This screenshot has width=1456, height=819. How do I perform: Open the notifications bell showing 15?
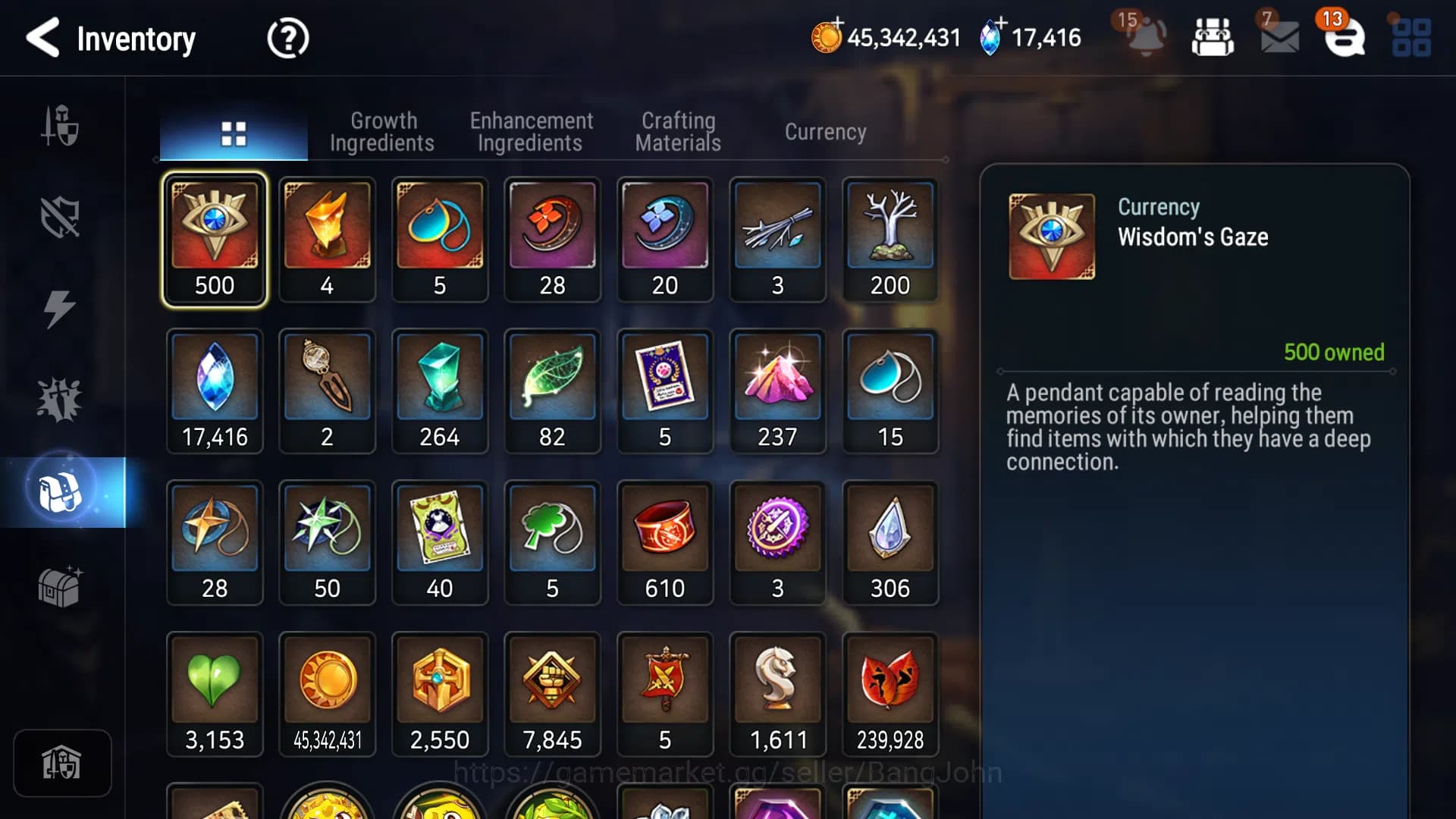(1144, 36)
